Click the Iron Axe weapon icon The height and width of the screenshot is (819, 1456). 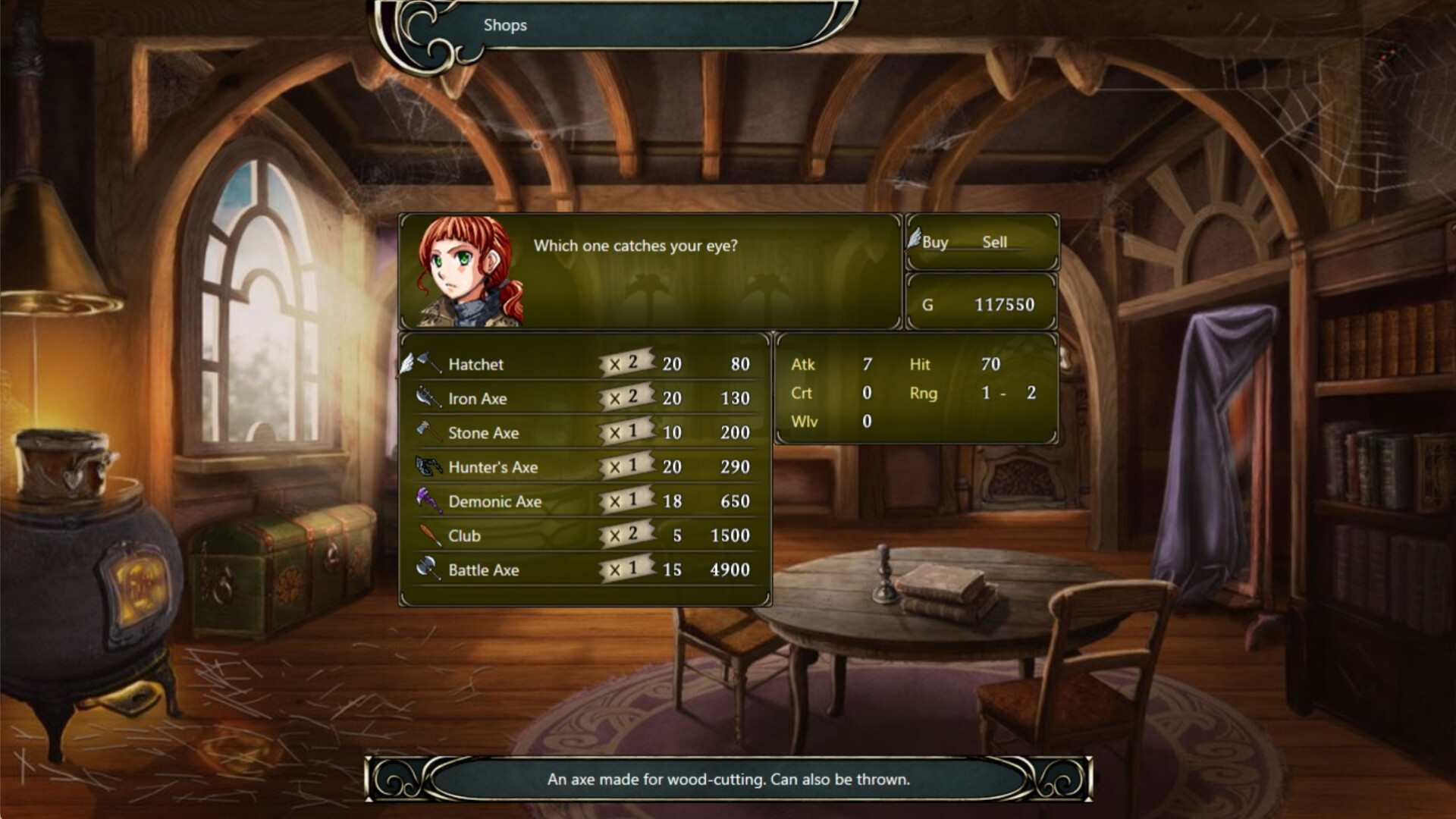click(x=427, y=397)
